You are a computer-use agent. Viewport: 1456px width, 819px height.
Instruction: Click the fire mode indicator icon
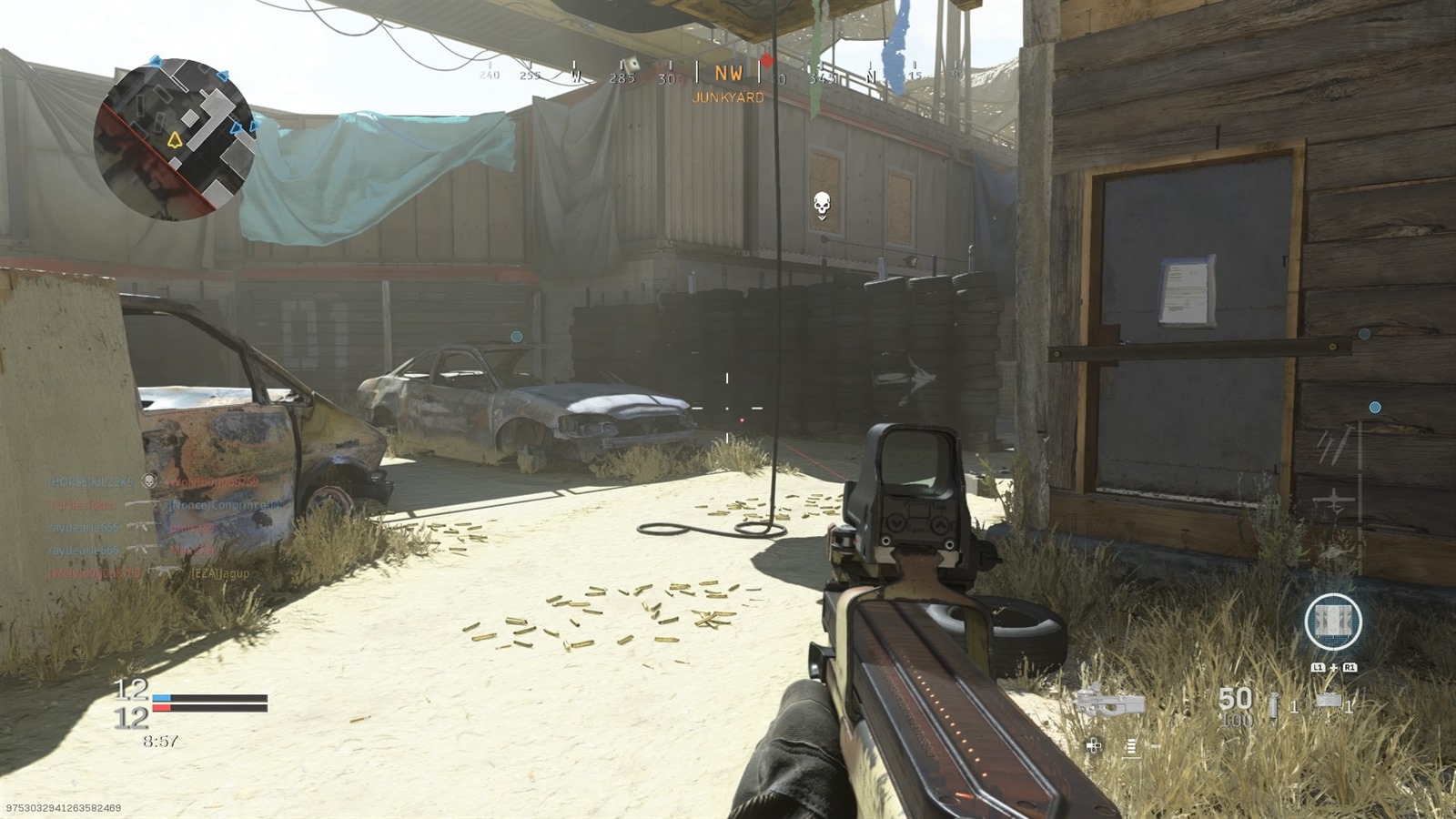pos(1131,746)
